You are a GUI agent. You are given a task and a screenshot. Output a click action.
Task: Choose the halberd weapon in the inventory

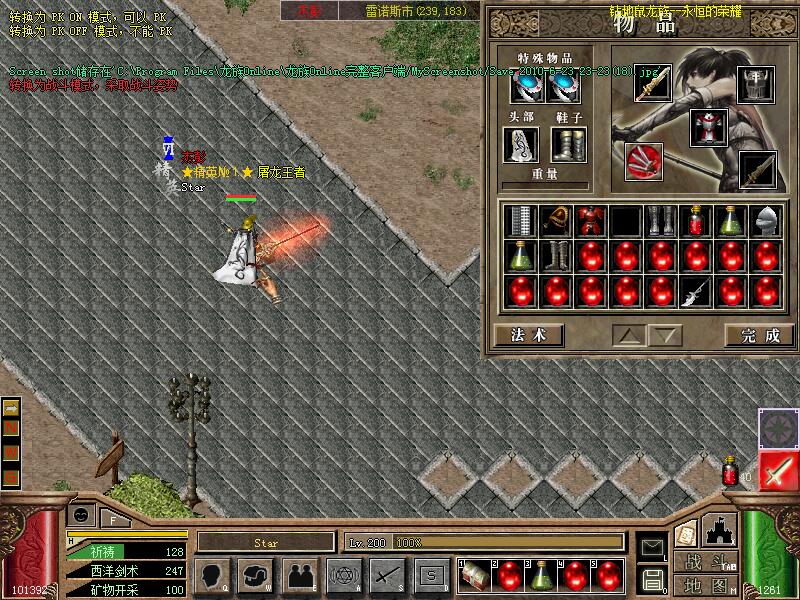694,290
